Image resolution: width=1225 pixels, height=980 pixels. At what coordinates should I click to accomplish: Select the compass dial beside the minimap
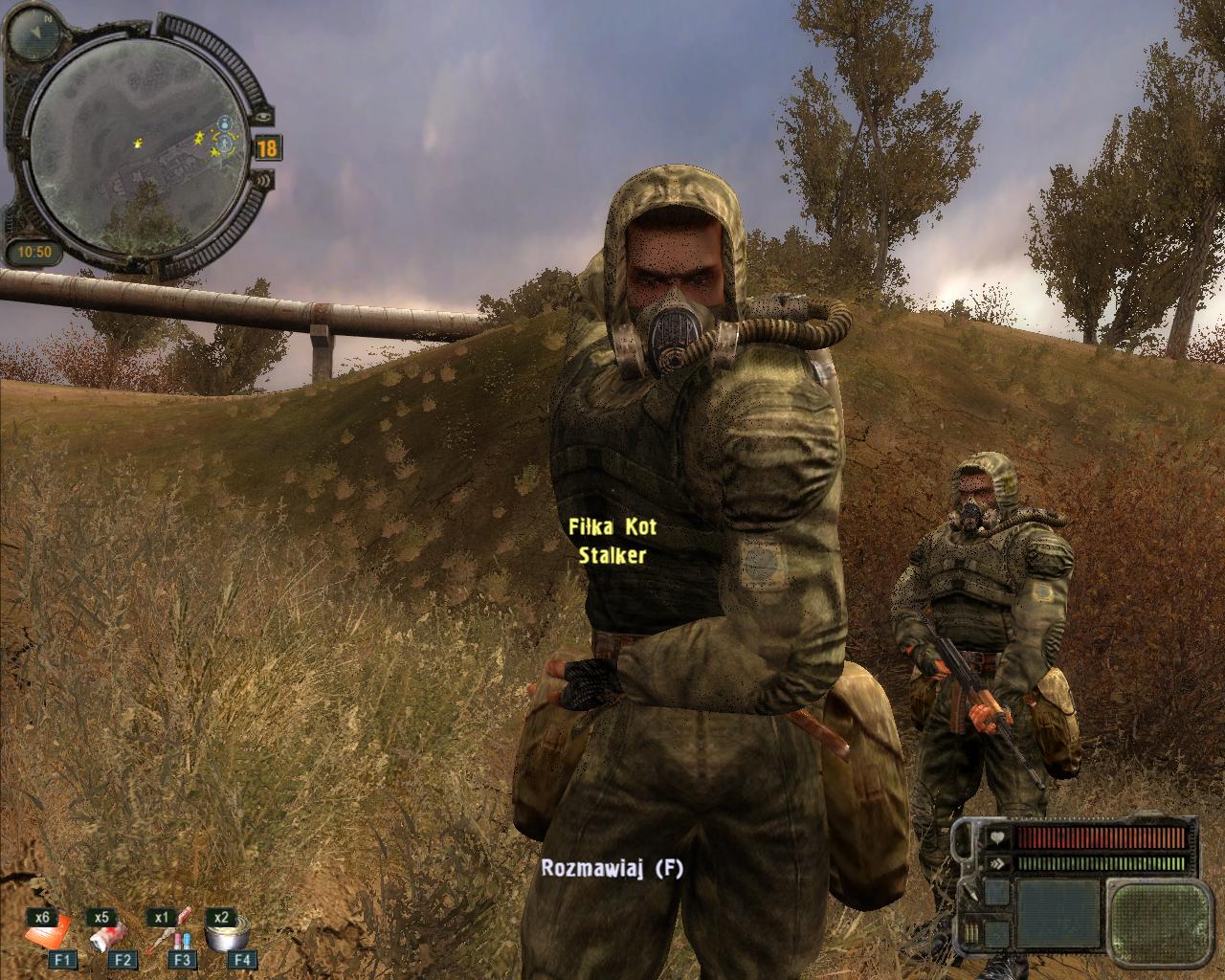coord(36,32)
